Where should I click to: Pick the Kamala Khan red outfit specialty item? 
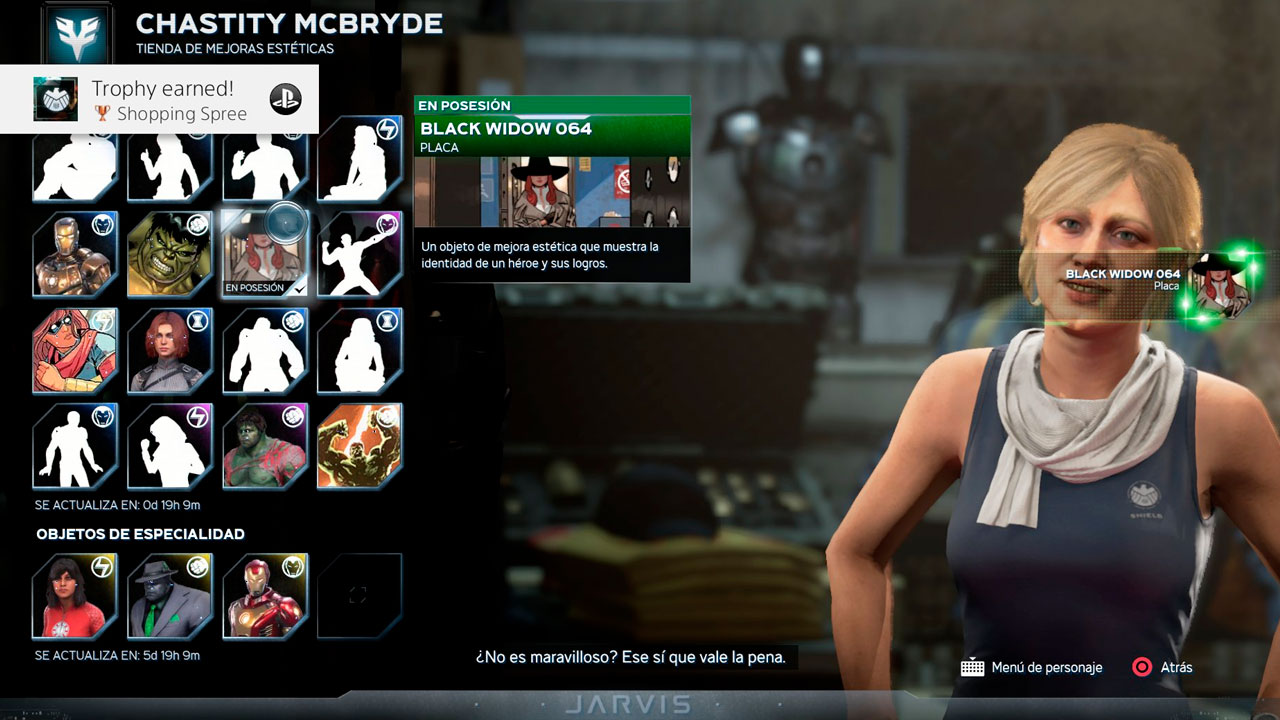(75, 596)
